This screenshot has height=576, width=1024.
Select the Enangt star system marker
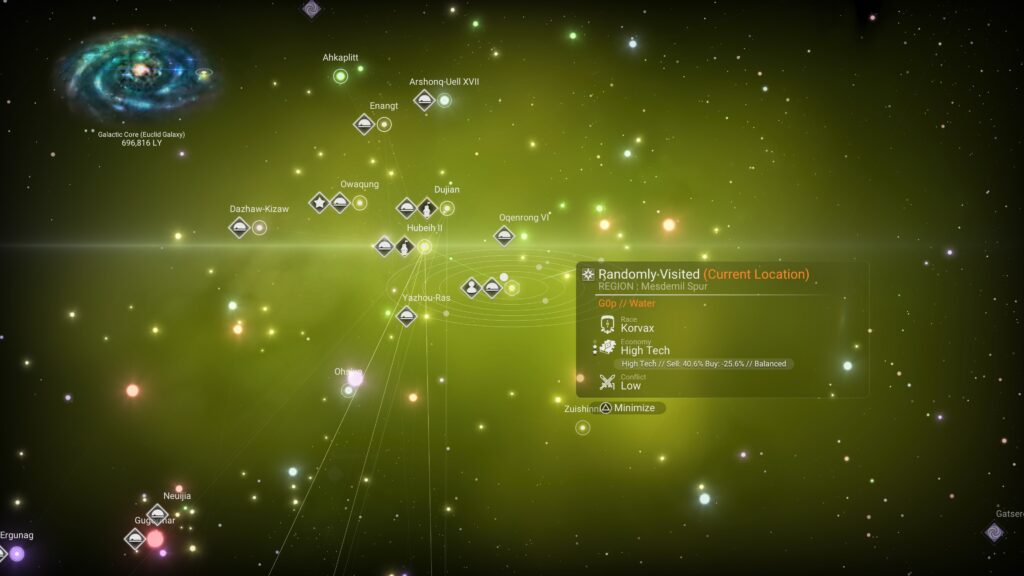pos(384,125)
